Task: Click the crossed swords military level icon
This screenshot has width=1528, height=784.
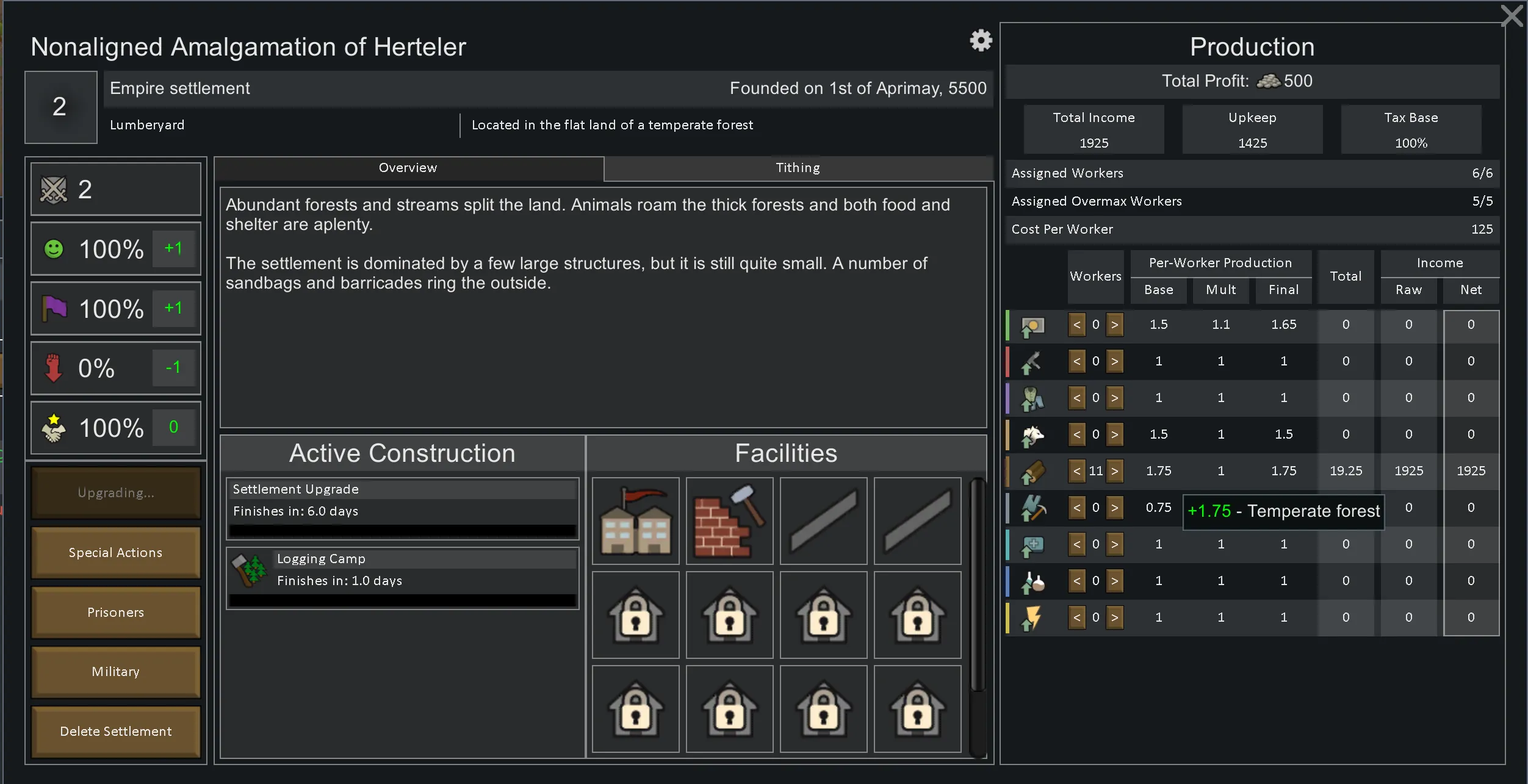Action: point(54,189)
